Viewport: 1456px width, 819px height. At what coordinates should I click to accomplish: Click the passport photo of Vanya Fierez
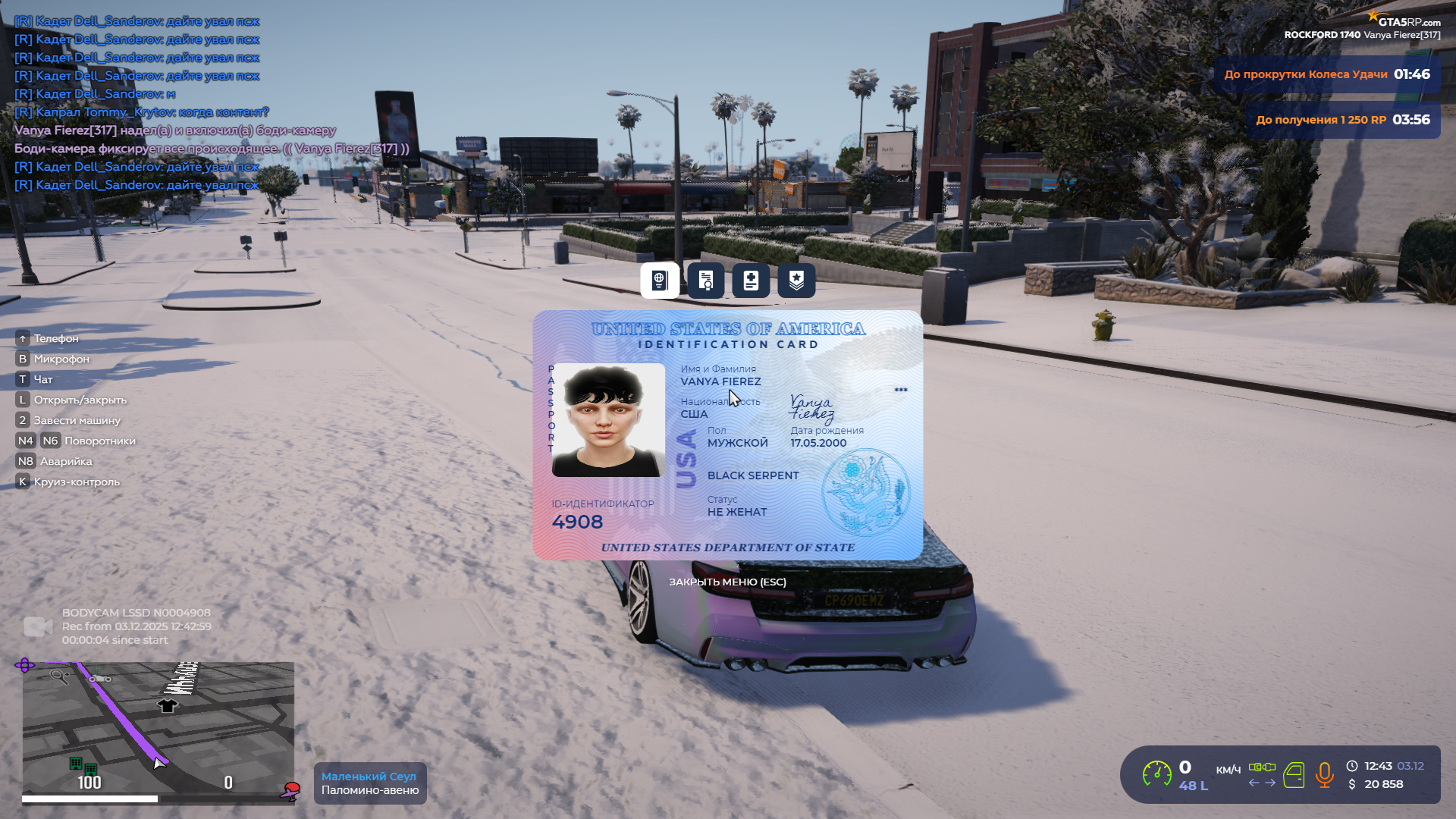pyautogui.click(x=608, y=420)
